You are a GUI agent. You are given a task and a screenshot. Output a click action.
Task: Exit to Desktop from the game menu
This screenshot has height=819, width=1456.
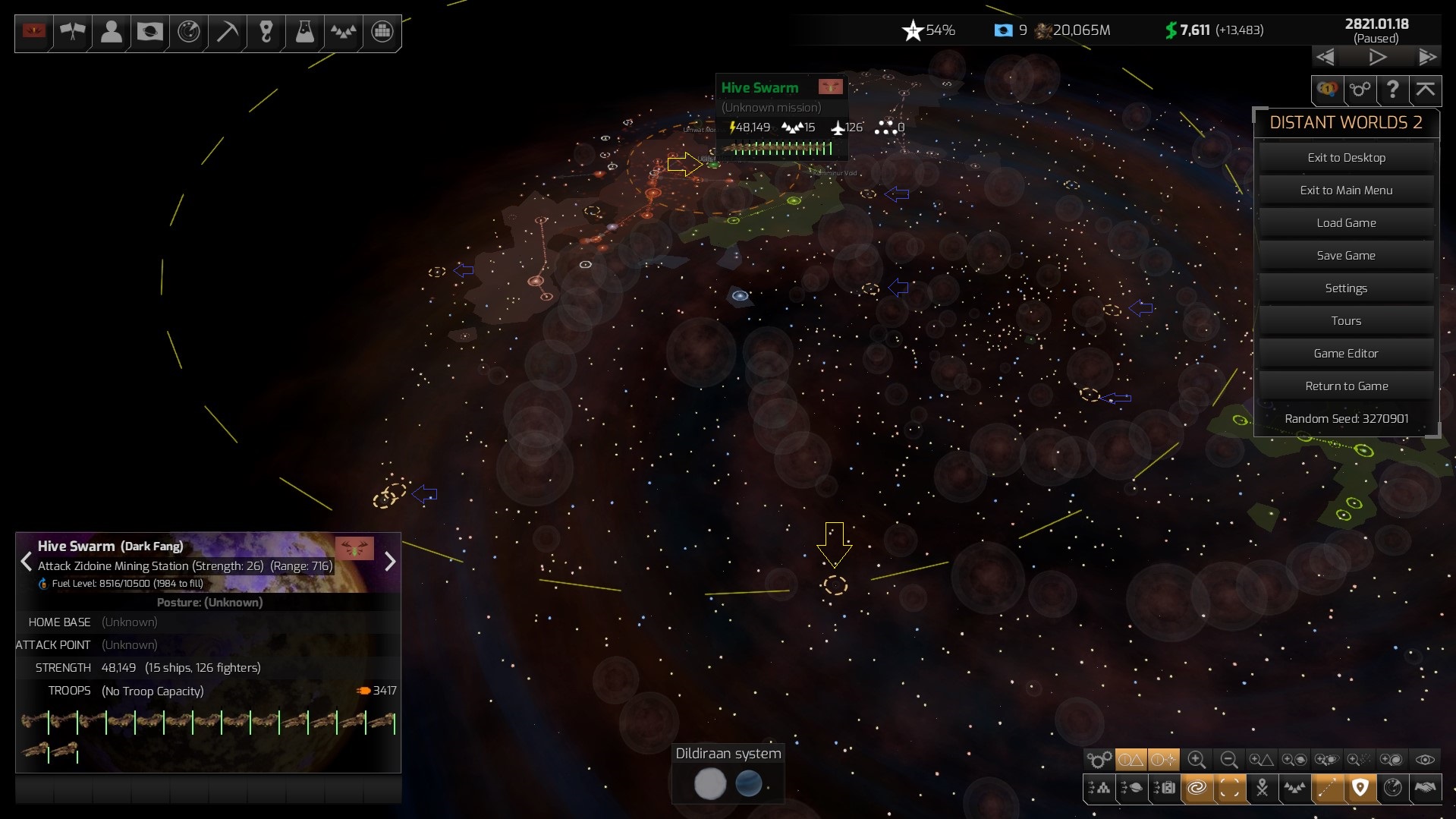coord(1346,158)
